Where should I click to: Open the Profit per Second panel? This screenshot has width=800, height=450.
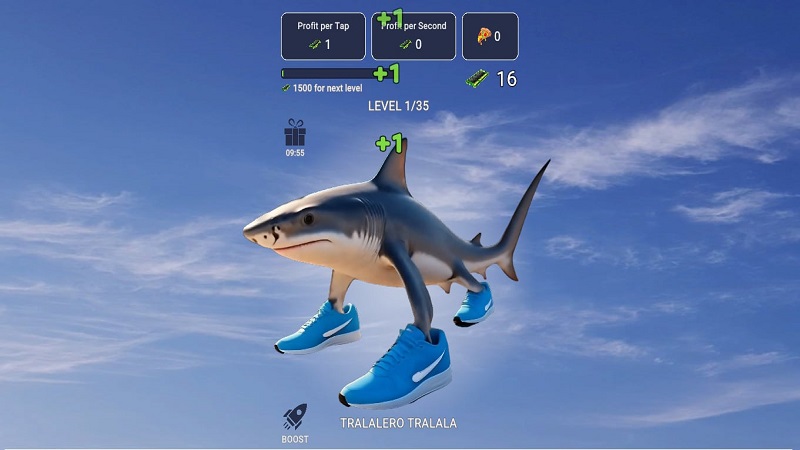click(x=413, y=36)
